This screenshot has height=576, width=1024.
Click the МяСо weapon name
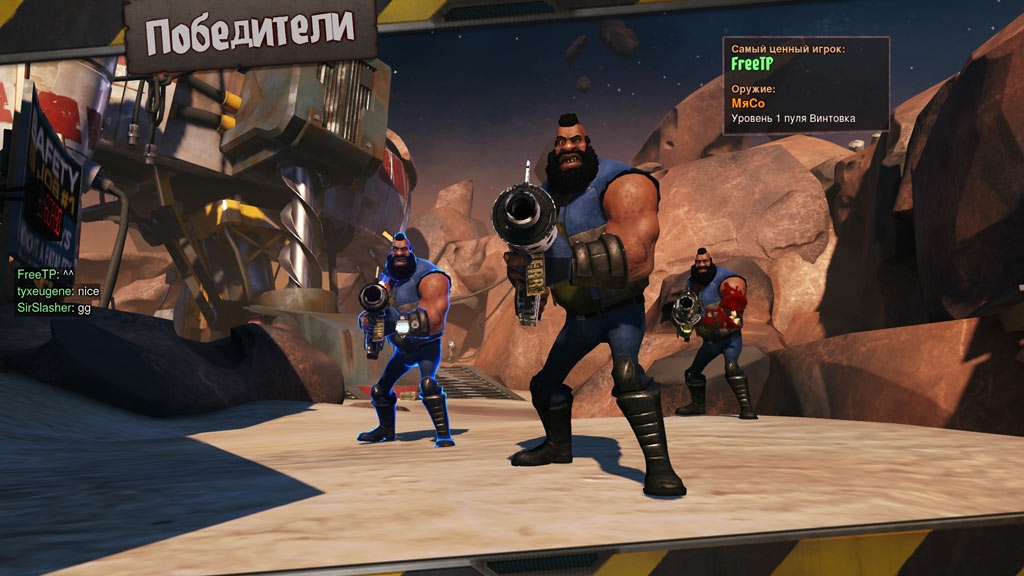pyautogui.click(x=750, y=102)
